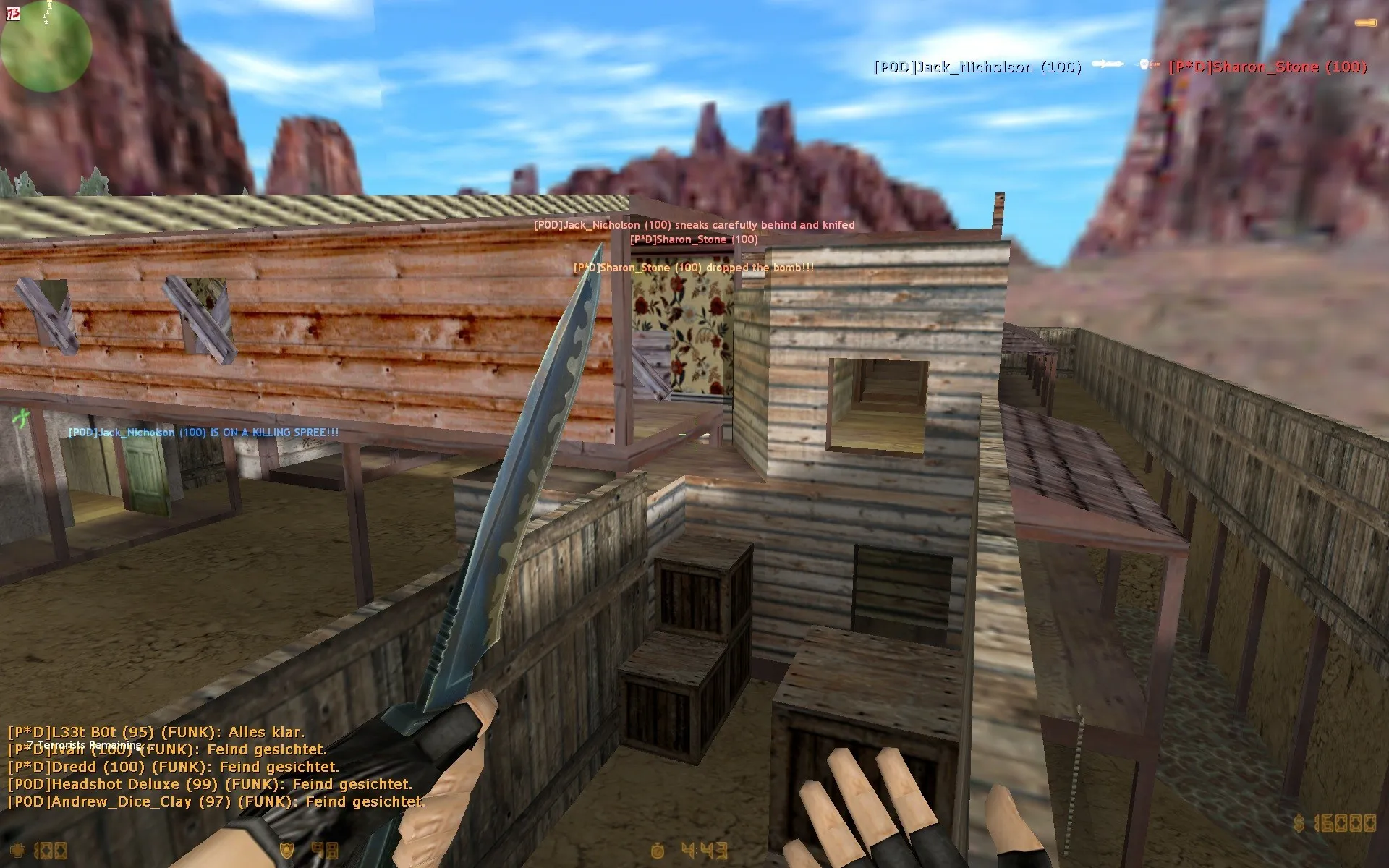The width and height of the screenshot is (1389, 868).
Task: Click the knife kill icon beside Jack_Nicholson
Action: click(x=1109, y=65)
